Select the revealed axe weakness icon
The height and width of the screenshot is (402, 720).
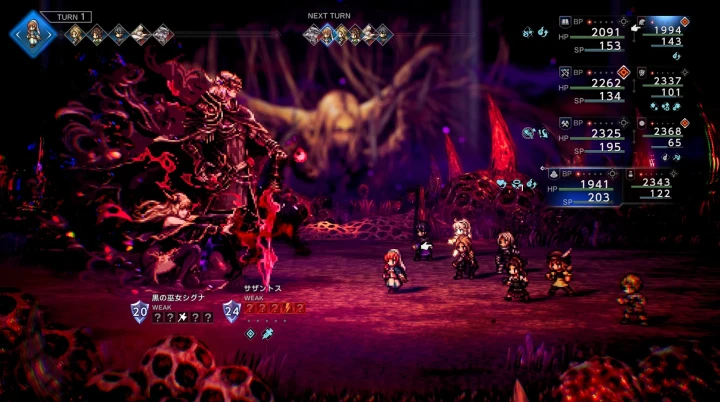182,317
